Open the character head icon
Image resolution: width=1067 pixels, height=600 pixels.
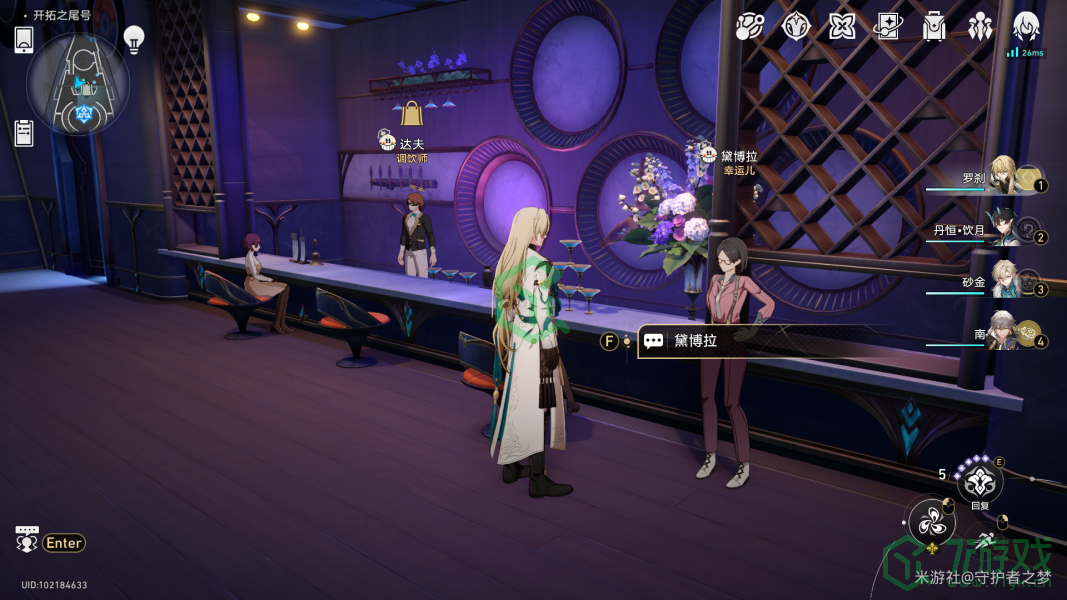point(1026,26)
